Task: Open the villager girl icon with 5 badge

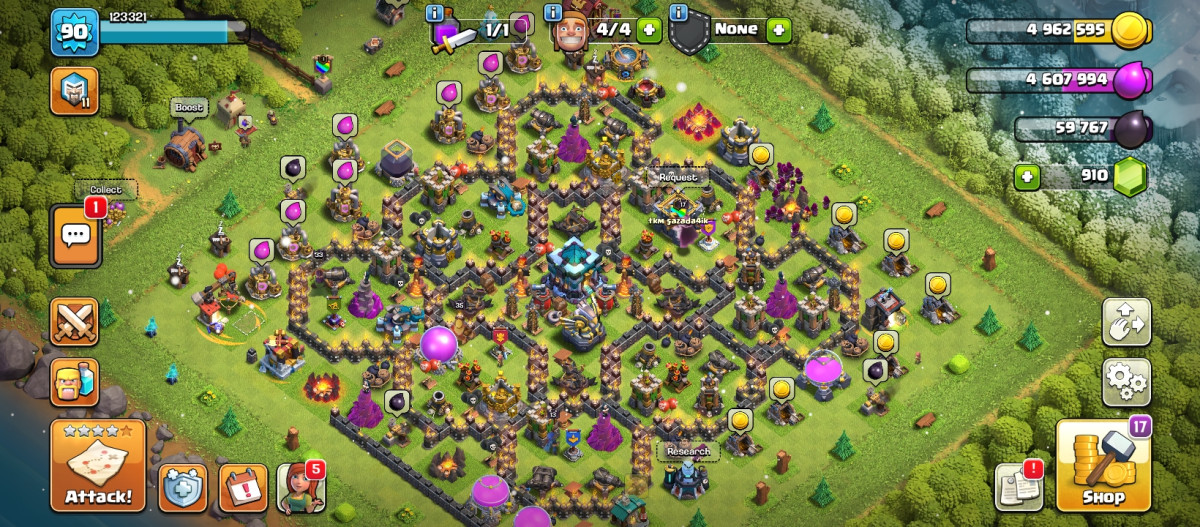Action: (300, 488)
